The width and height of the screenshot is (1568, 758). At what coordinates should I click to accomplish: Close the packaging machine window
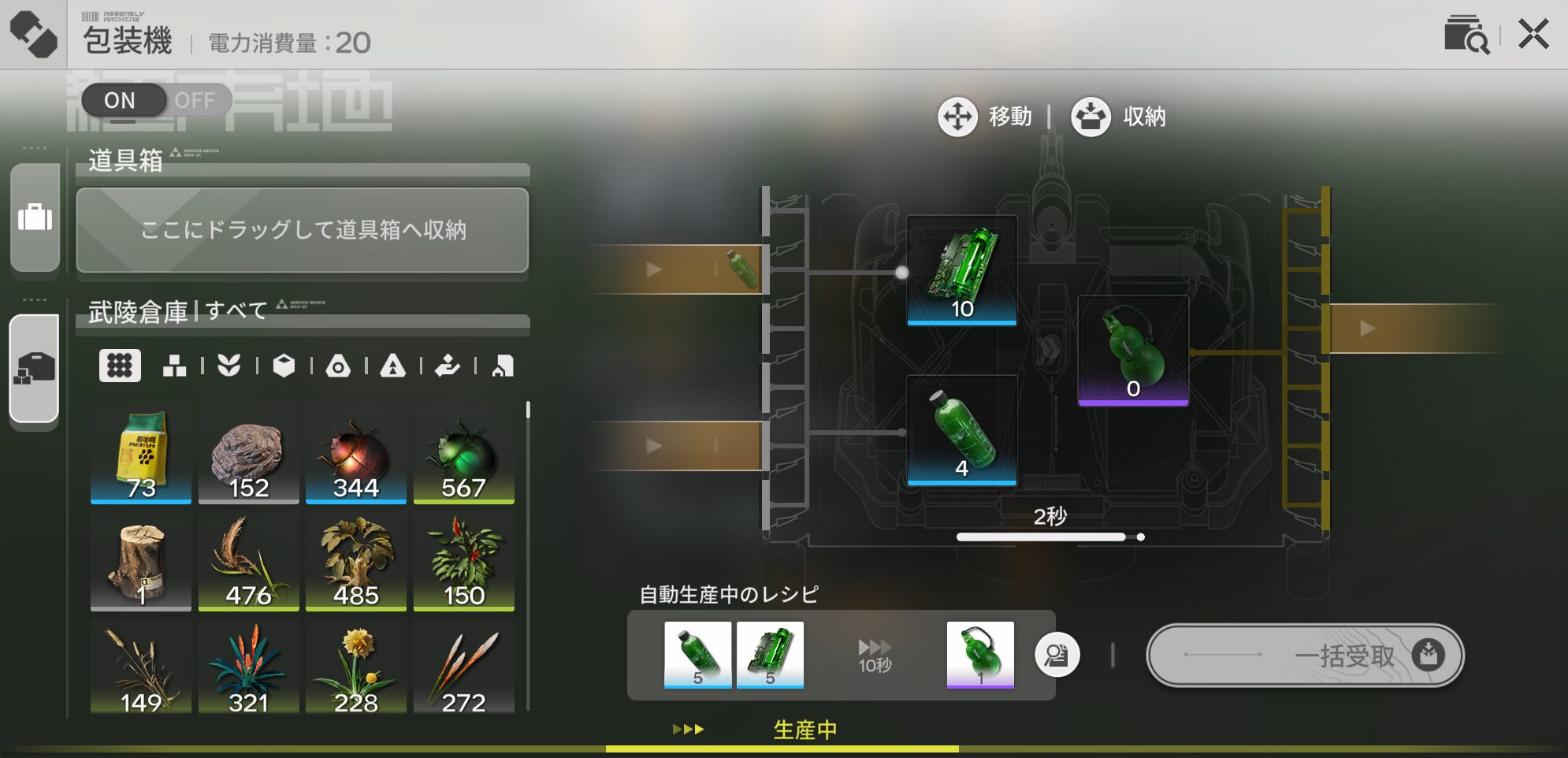pos(1533,35)
